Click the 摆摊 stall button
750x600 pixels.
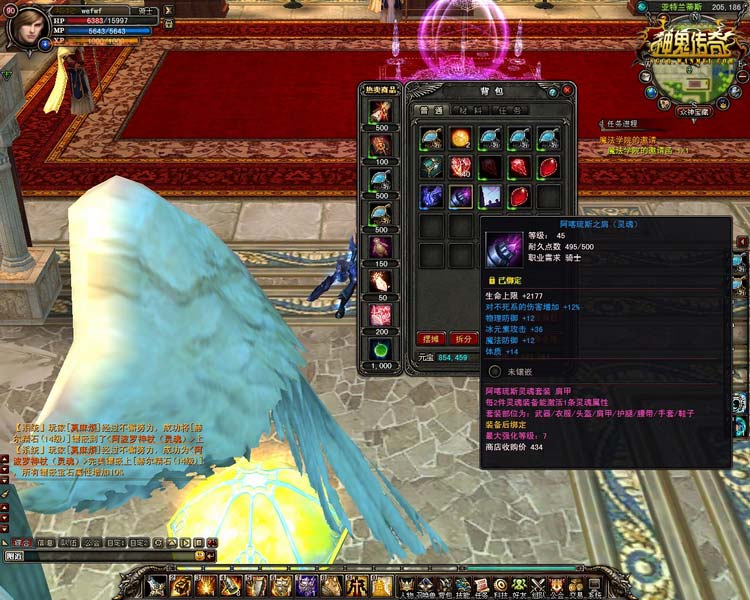(431, 338)
